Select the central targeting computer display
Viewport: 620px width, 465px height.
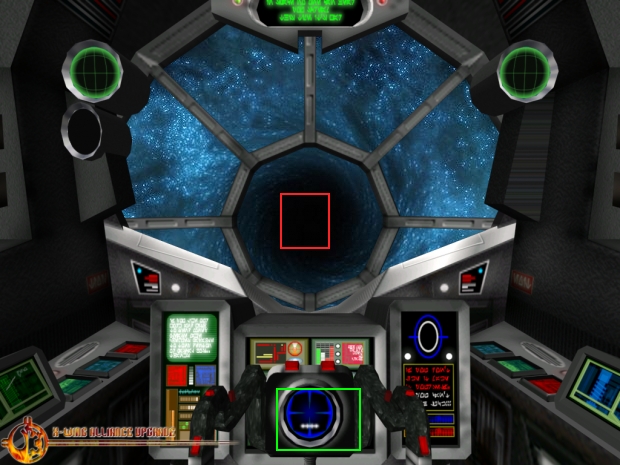pos(318,418)
